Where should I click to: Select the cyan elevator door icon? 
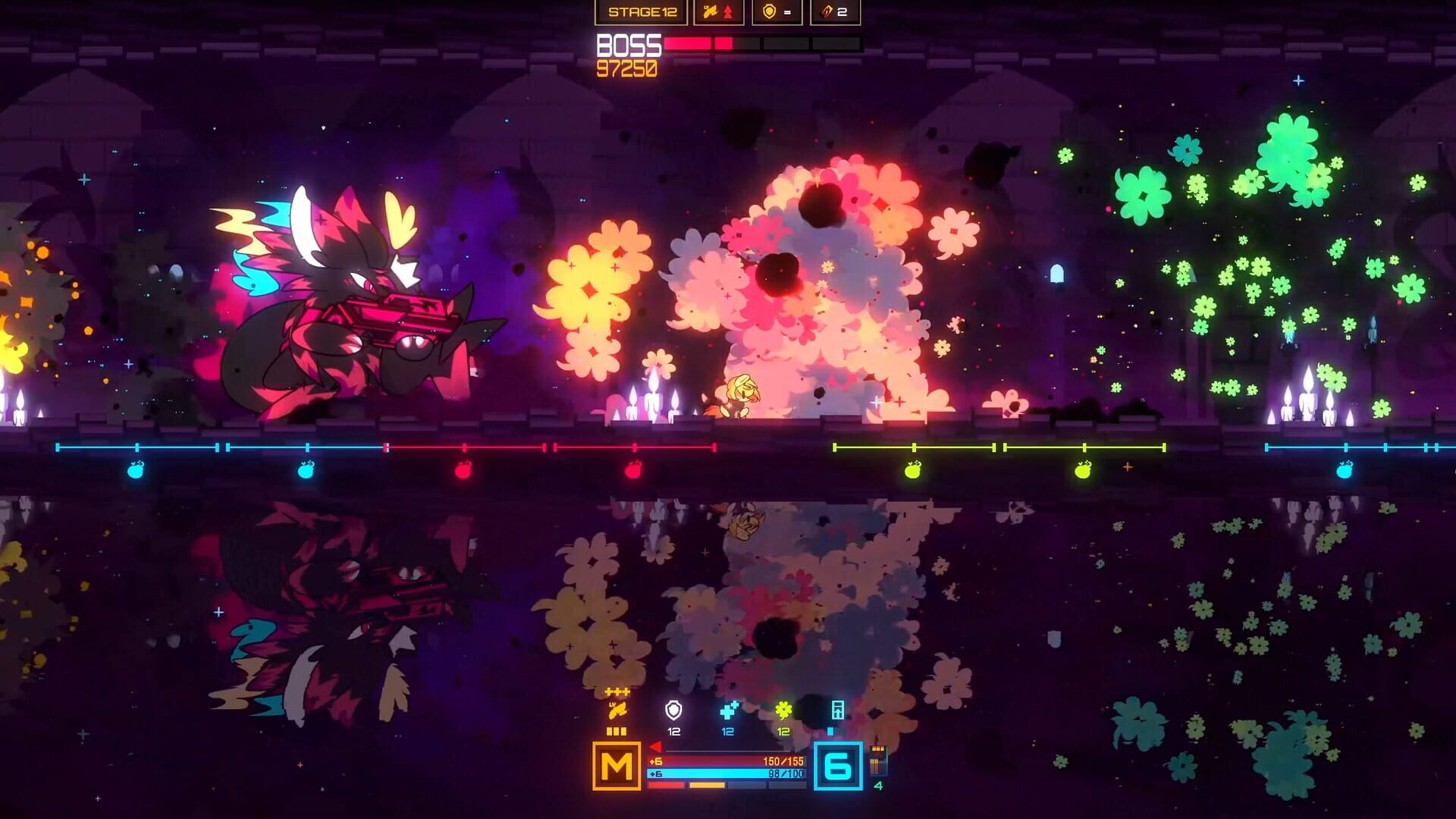click(x=838, y=710)
